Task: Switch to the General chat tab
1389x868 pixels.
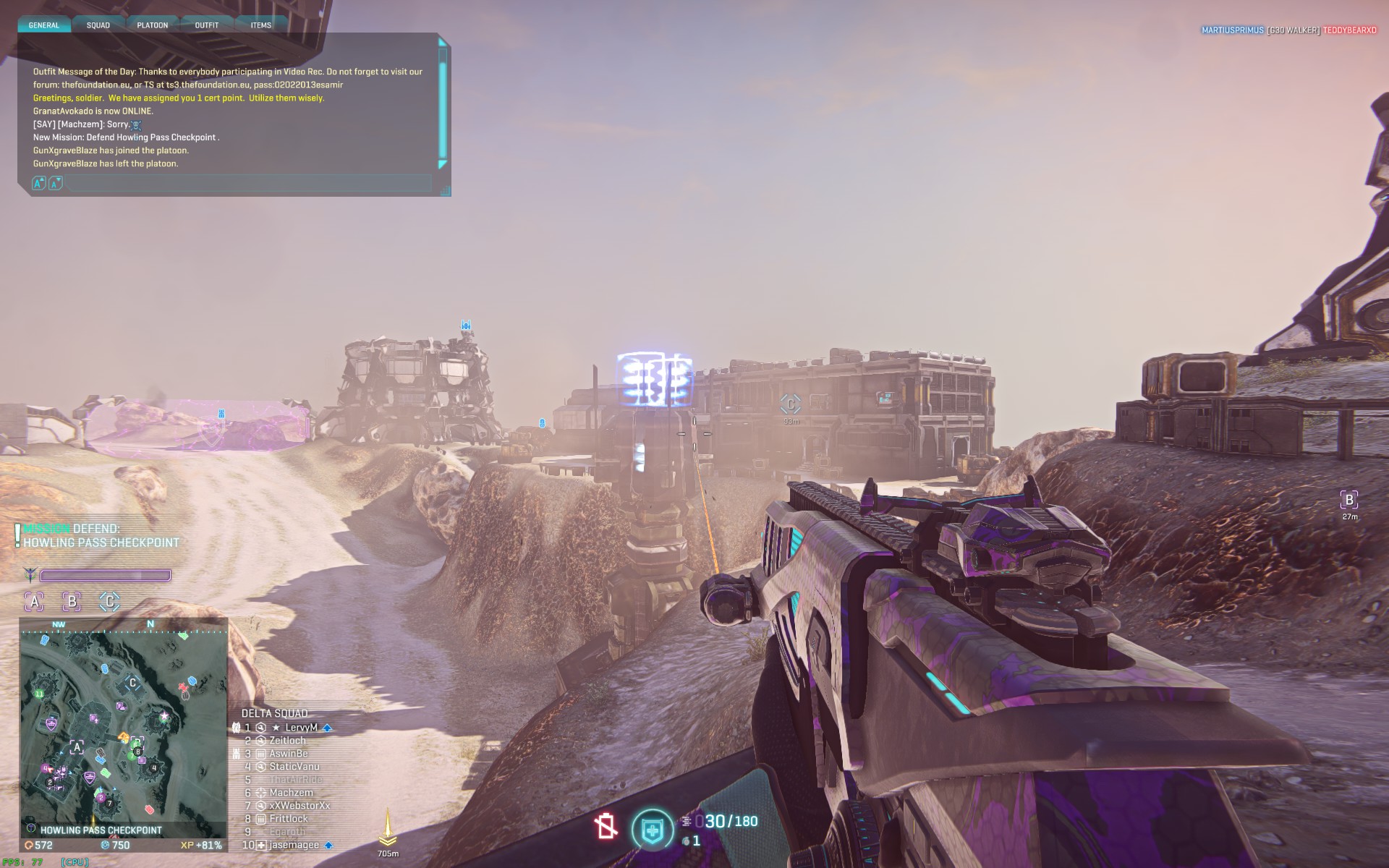Action: 44,25
